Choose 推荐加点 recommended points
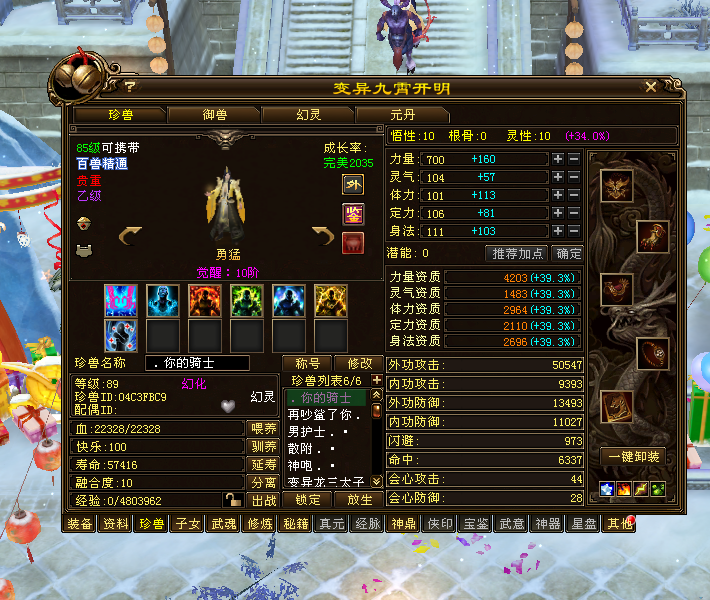The width and height of the screenshot is (710, 600). tap(517, 254)
